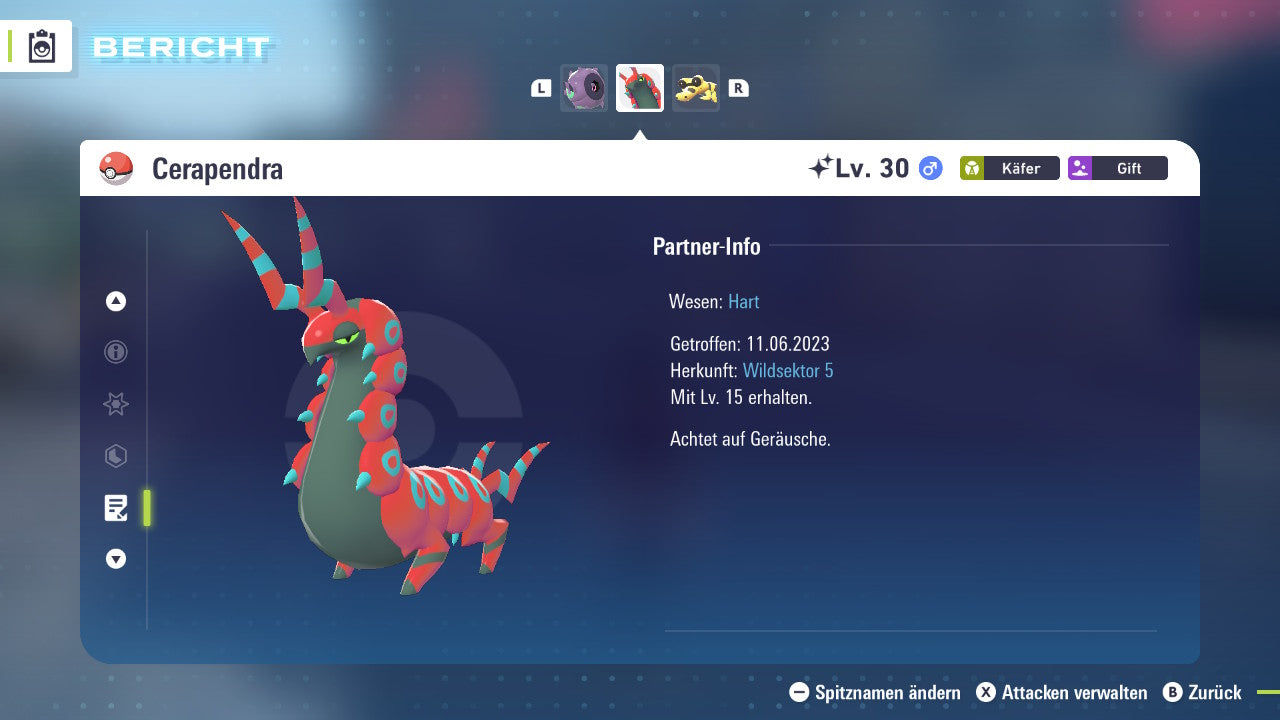Select the purple Pokémon thumbnail tab
This screenshot has height=720, width=1280.
point(584,88)
